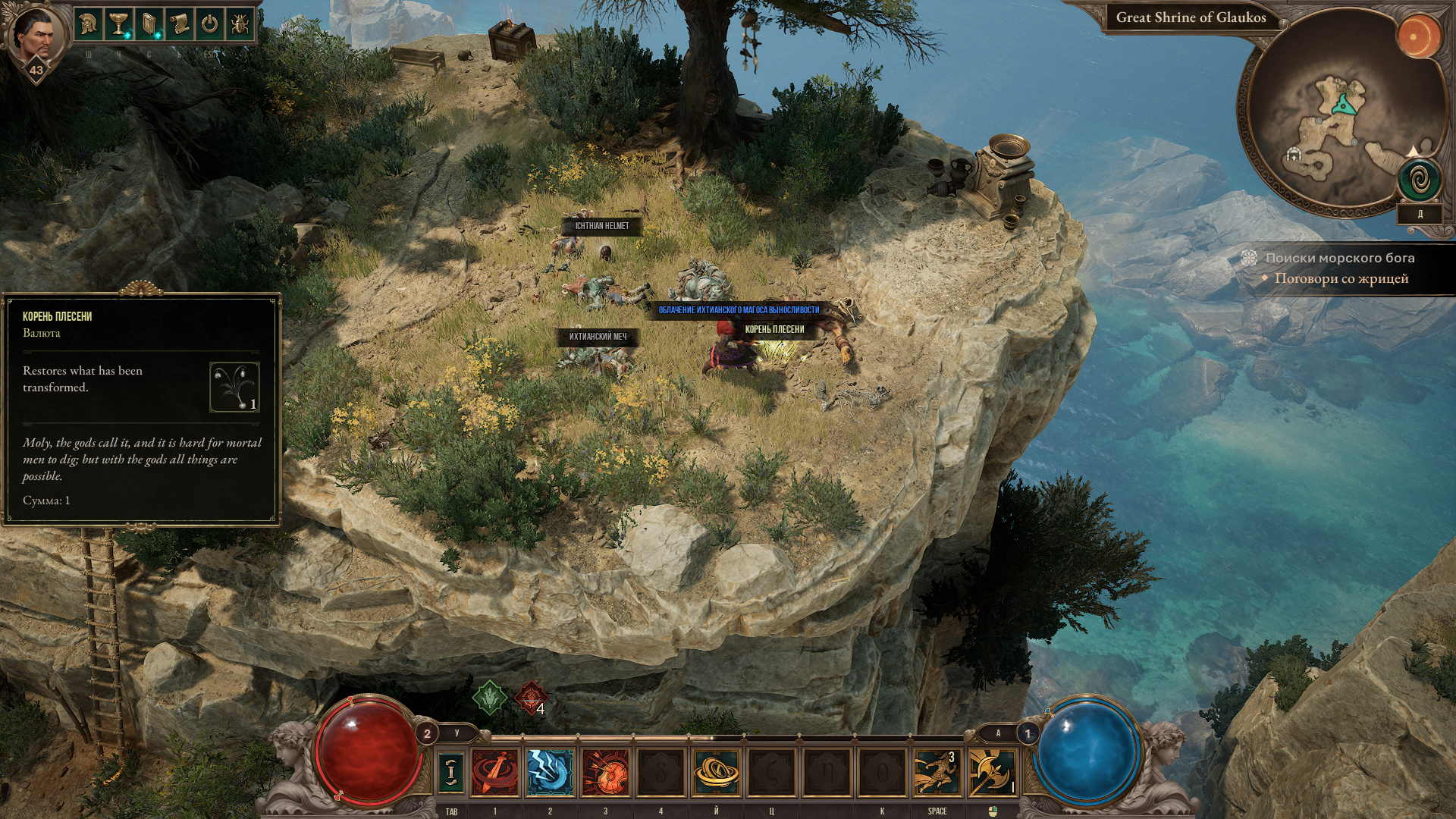1456x819 pixels.
Task: Open the book menu icon
Action: [x=149, y=25]
